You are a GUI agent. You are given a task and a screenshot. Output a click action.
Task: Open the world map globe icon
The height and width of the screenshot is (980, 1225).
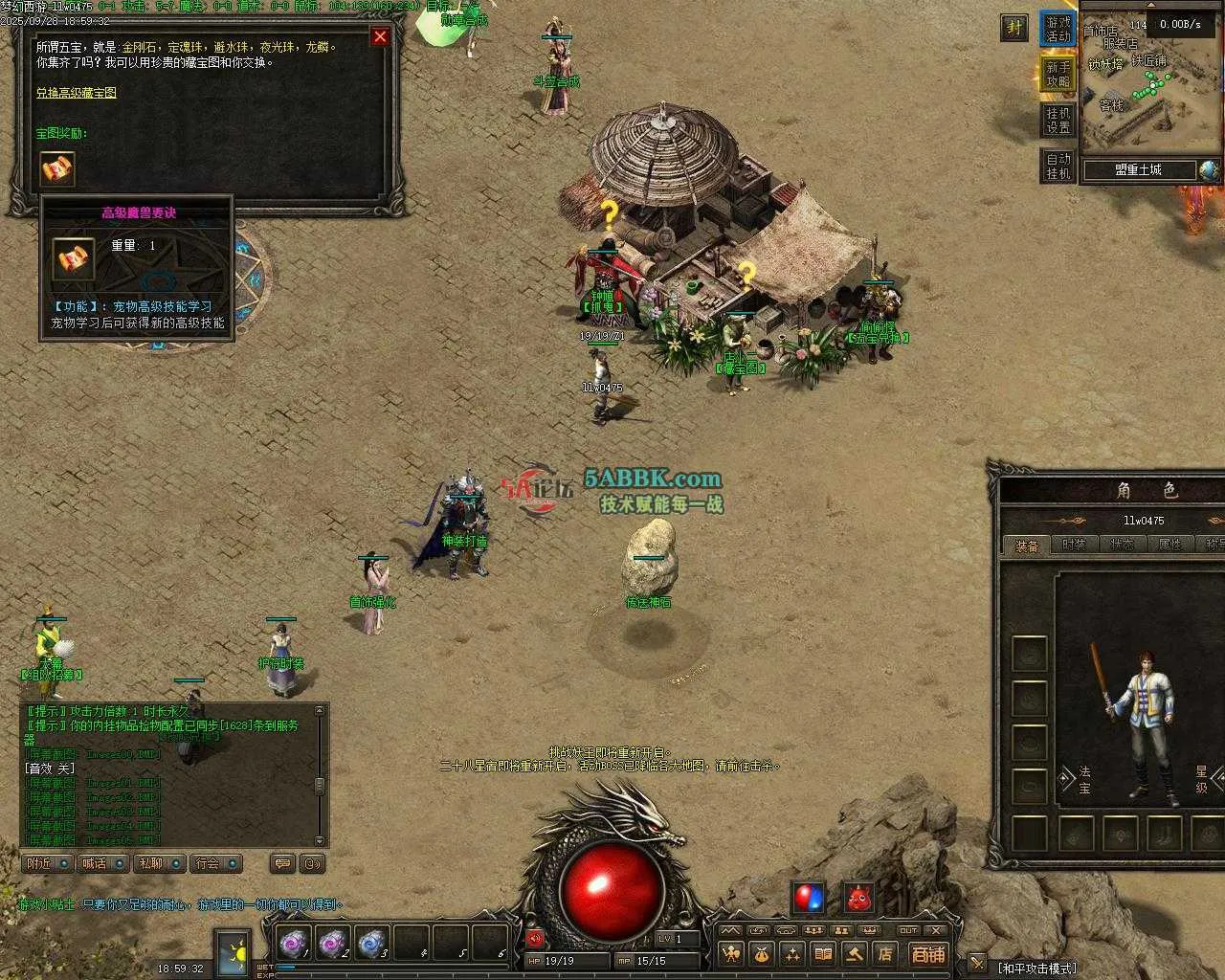[x=1209, y=170]
